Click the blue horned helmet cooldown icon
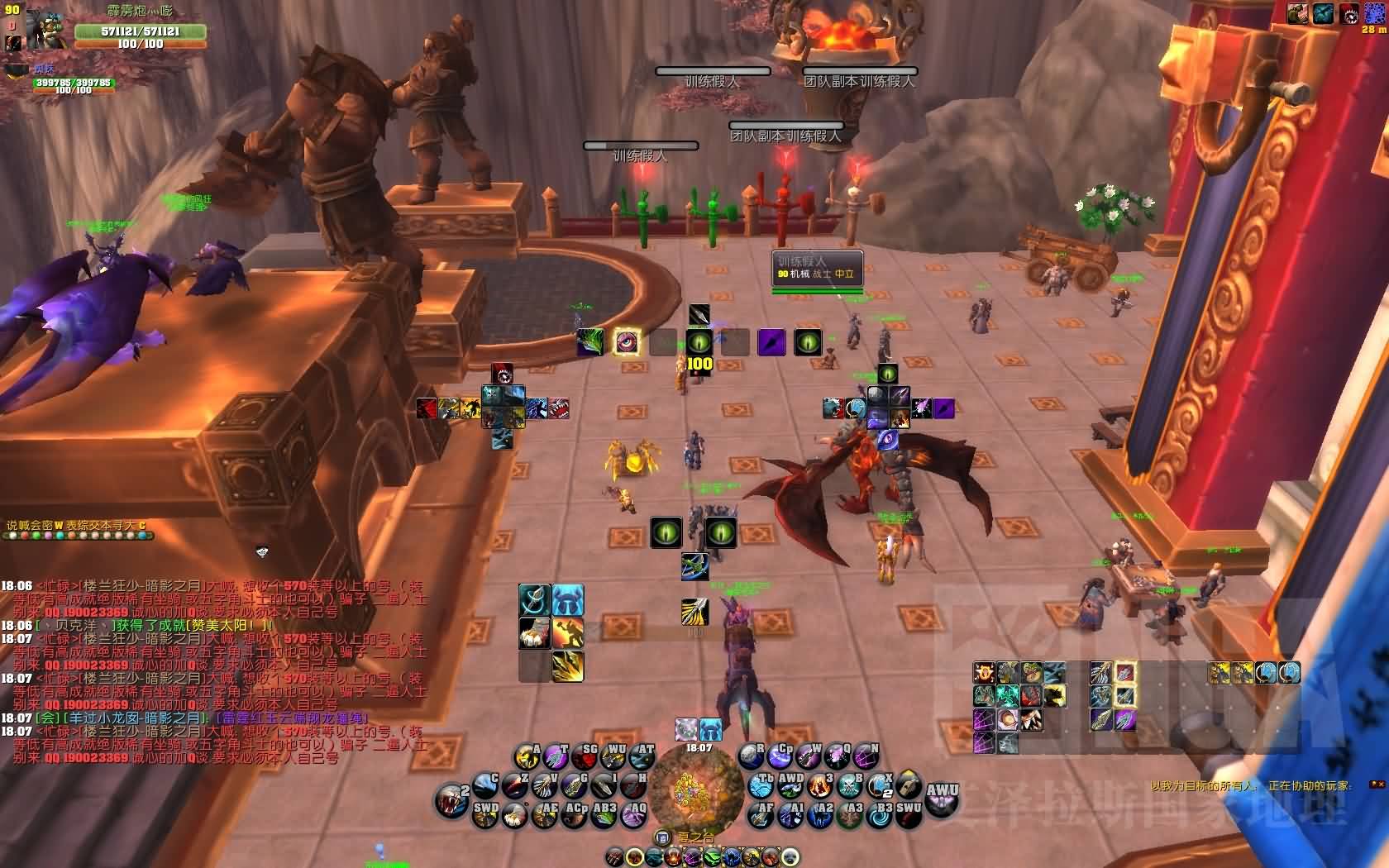The height and width of the screenshot is (868, 1389). [568, 600]
